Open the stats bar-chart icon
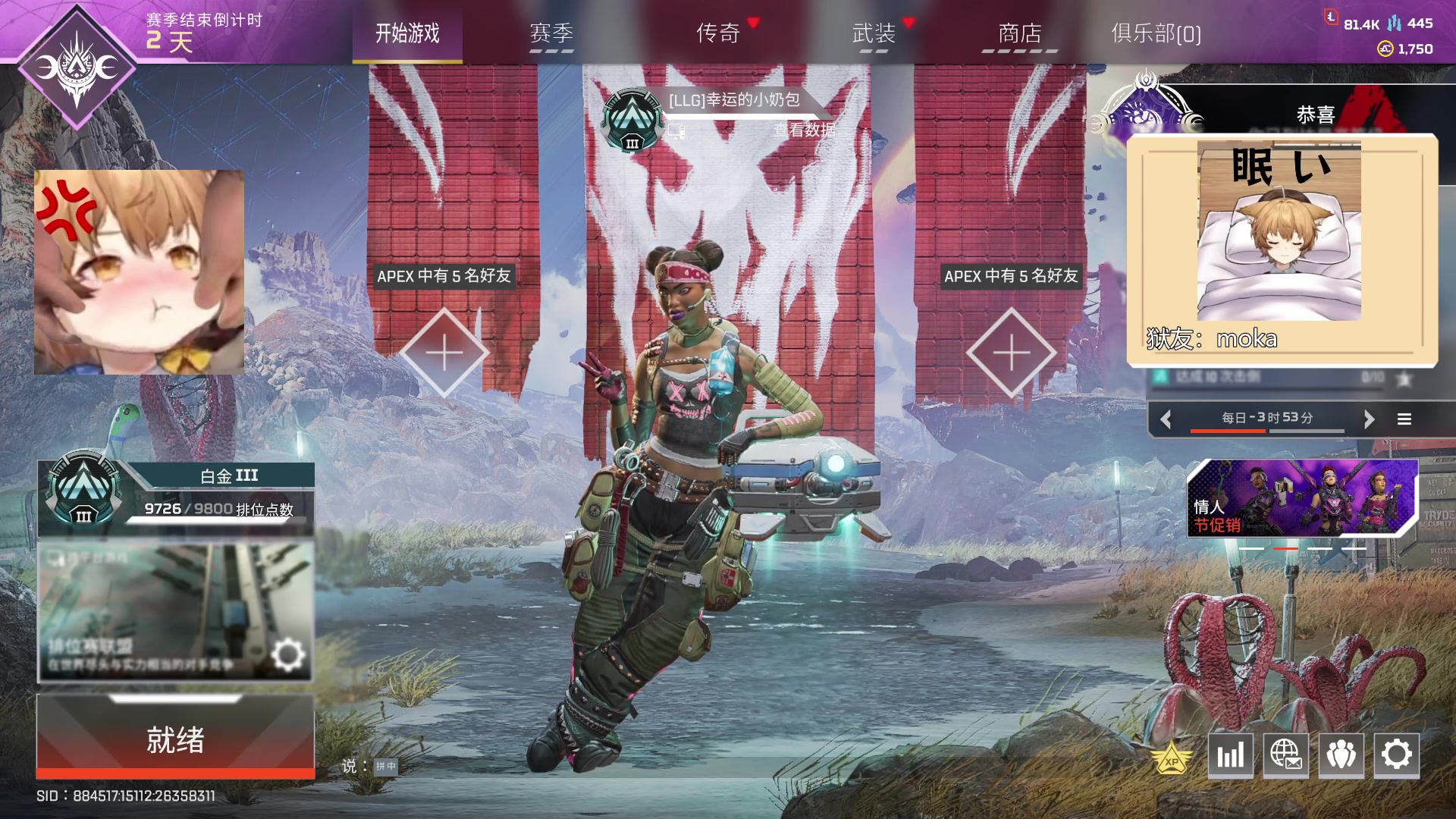 [x=1230, y=755]
